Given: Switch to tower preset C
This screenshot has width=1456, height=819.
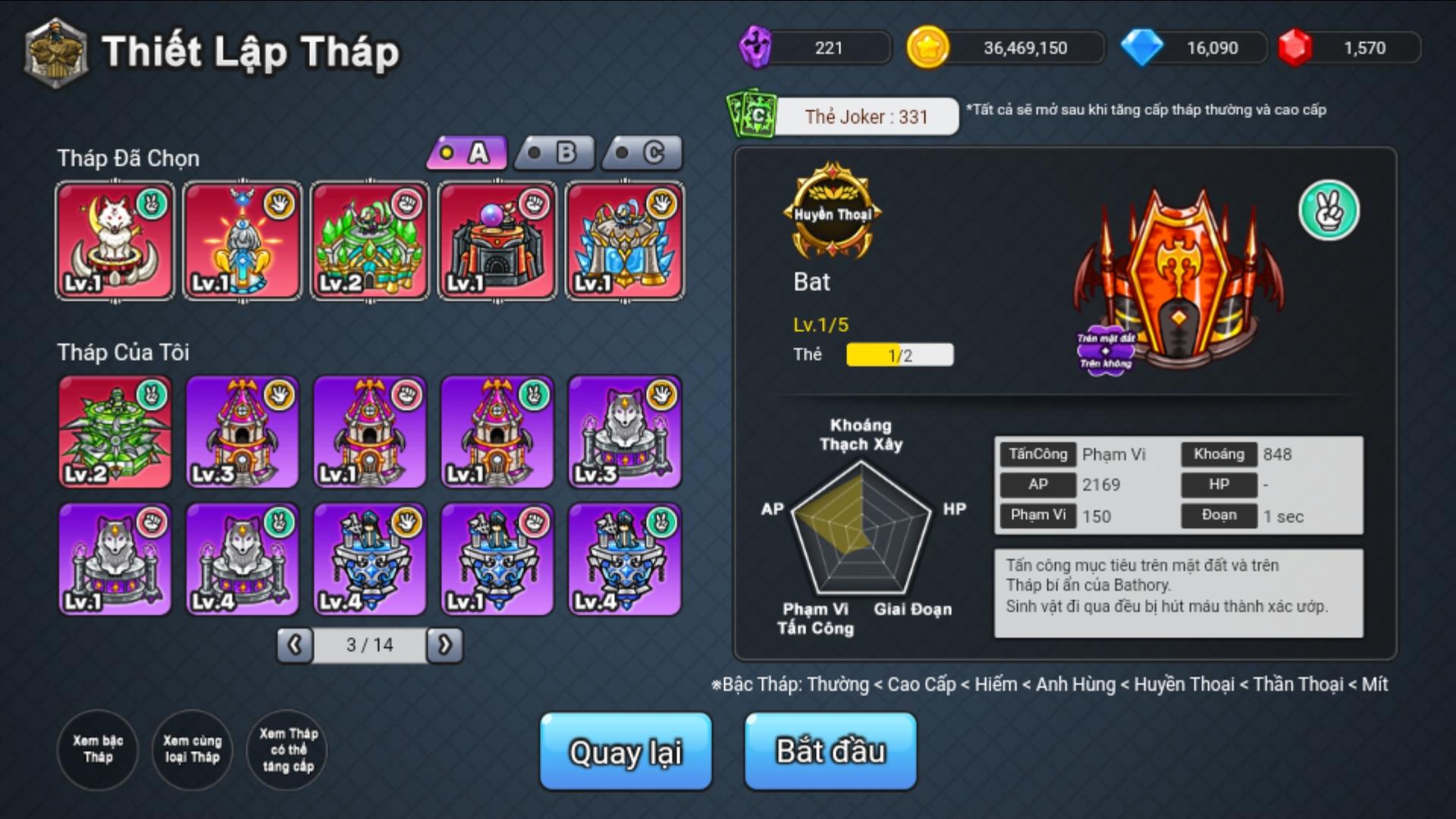Looking at the screenshot, I should pos(643,154).
